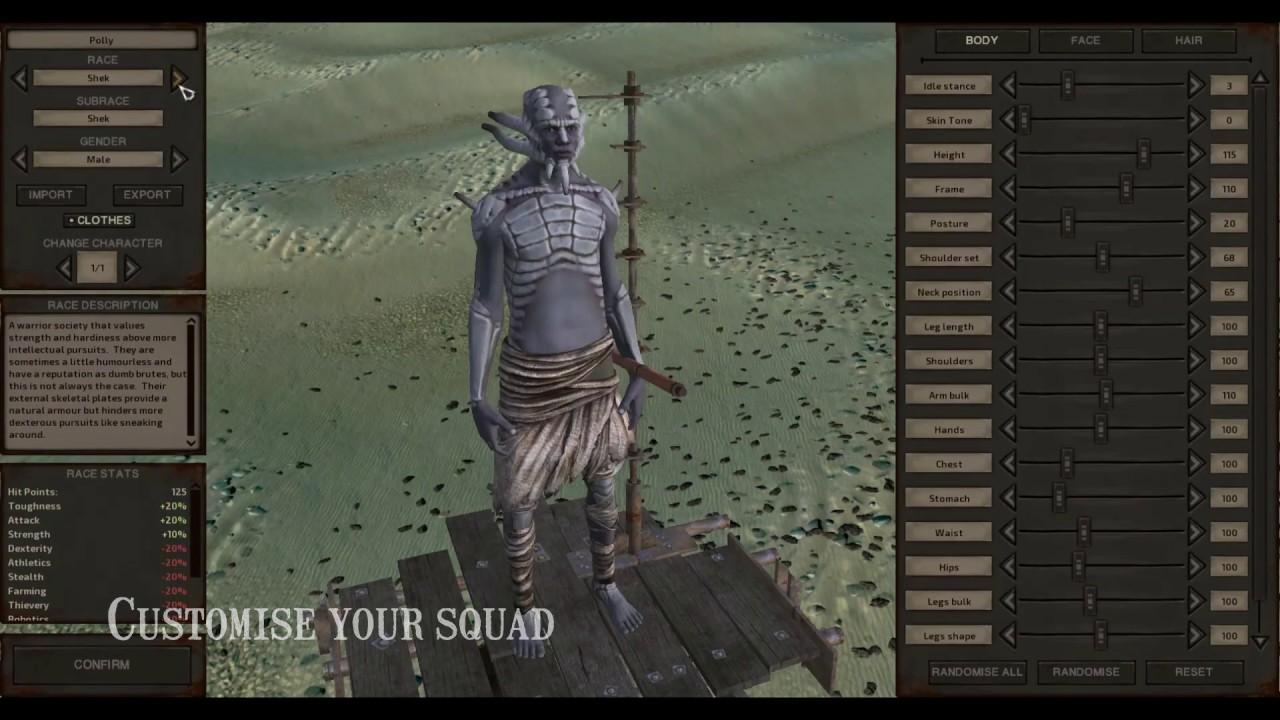Adjust the Height slider handle

coord(1143,154)
